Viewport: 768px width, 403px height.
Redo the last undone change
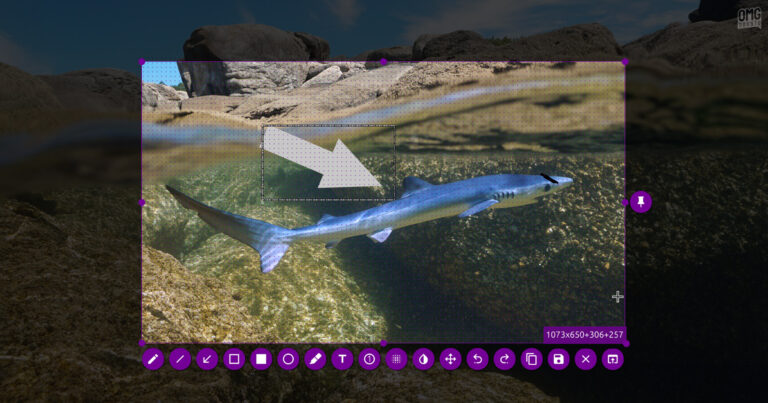(x=505, y=359)
